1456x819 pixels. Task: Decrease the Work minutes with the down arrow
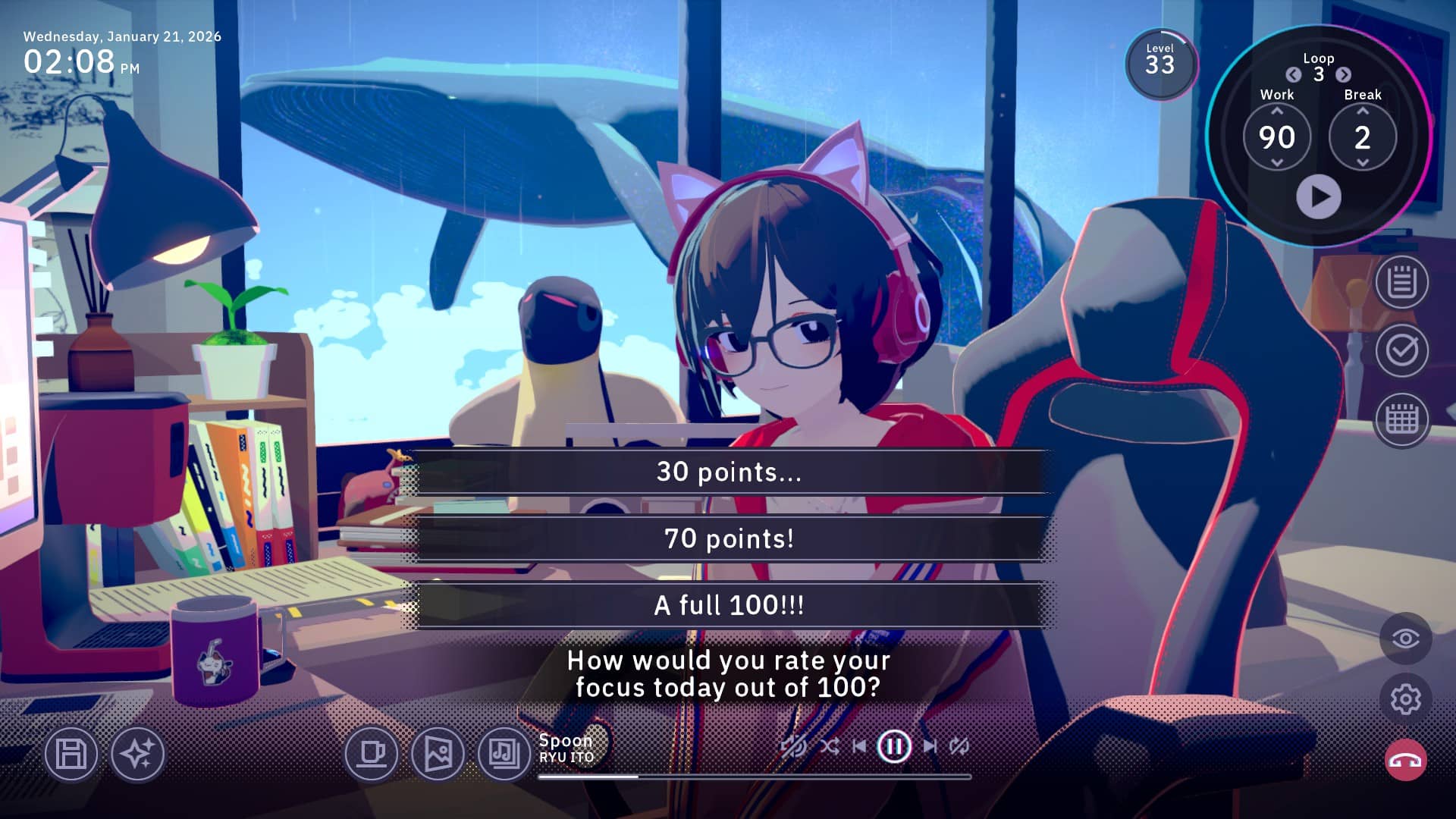click(1277, 163)
